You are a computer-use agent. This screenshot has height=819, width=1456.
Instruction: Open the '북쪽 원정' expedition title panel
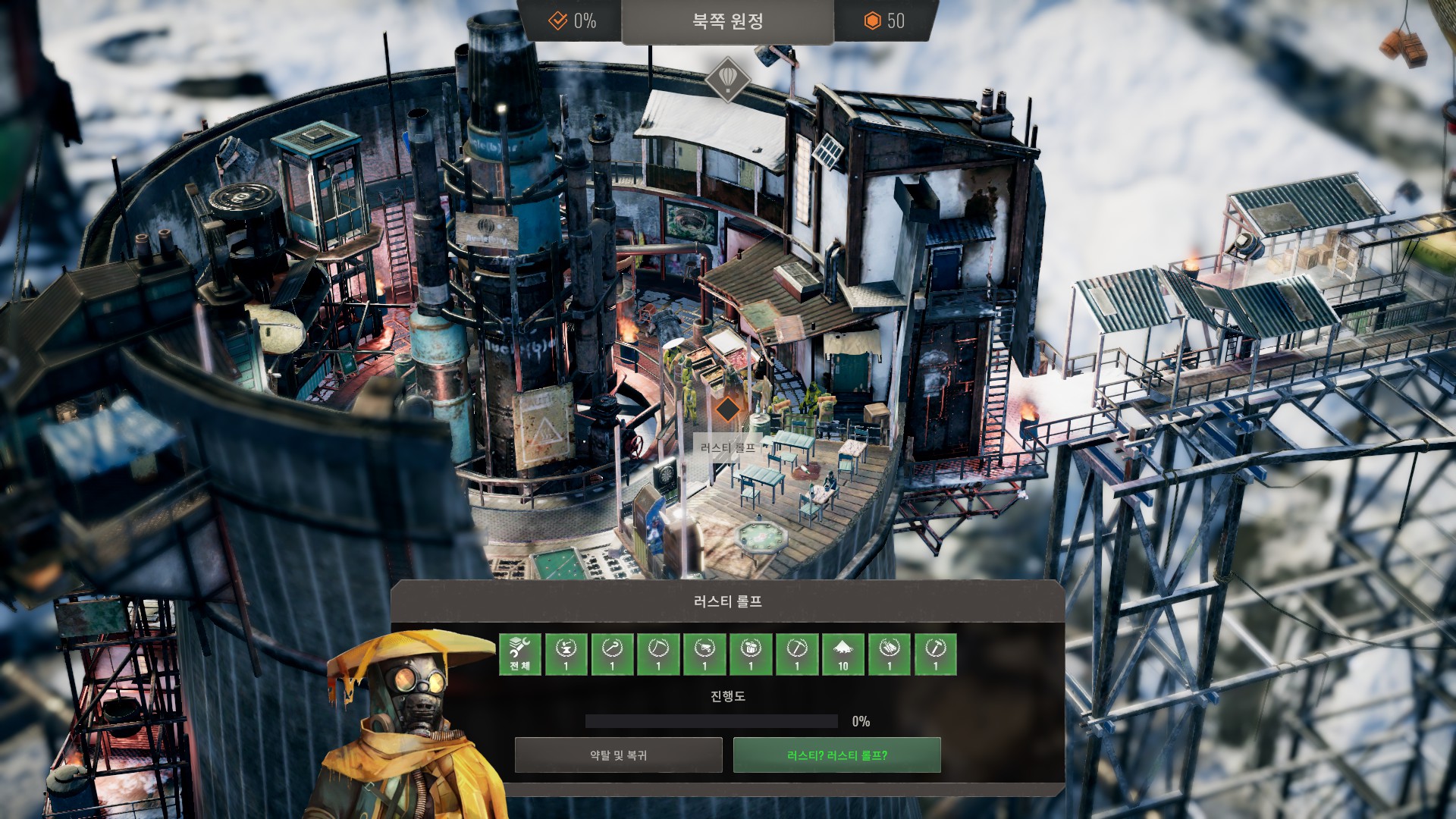click(727, 21)
